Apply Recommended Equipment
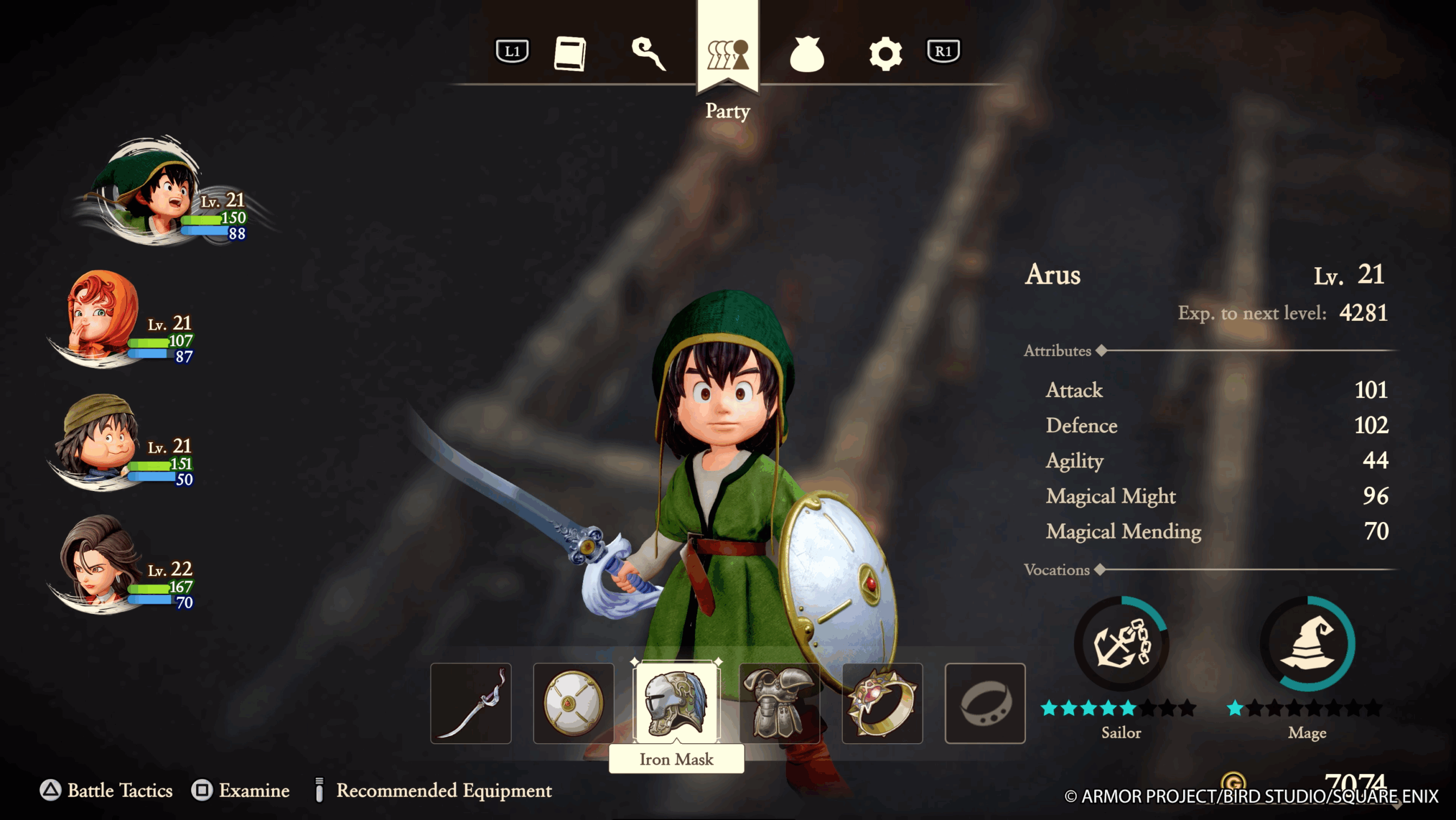The image size is (1456, 820). point(433,790)
